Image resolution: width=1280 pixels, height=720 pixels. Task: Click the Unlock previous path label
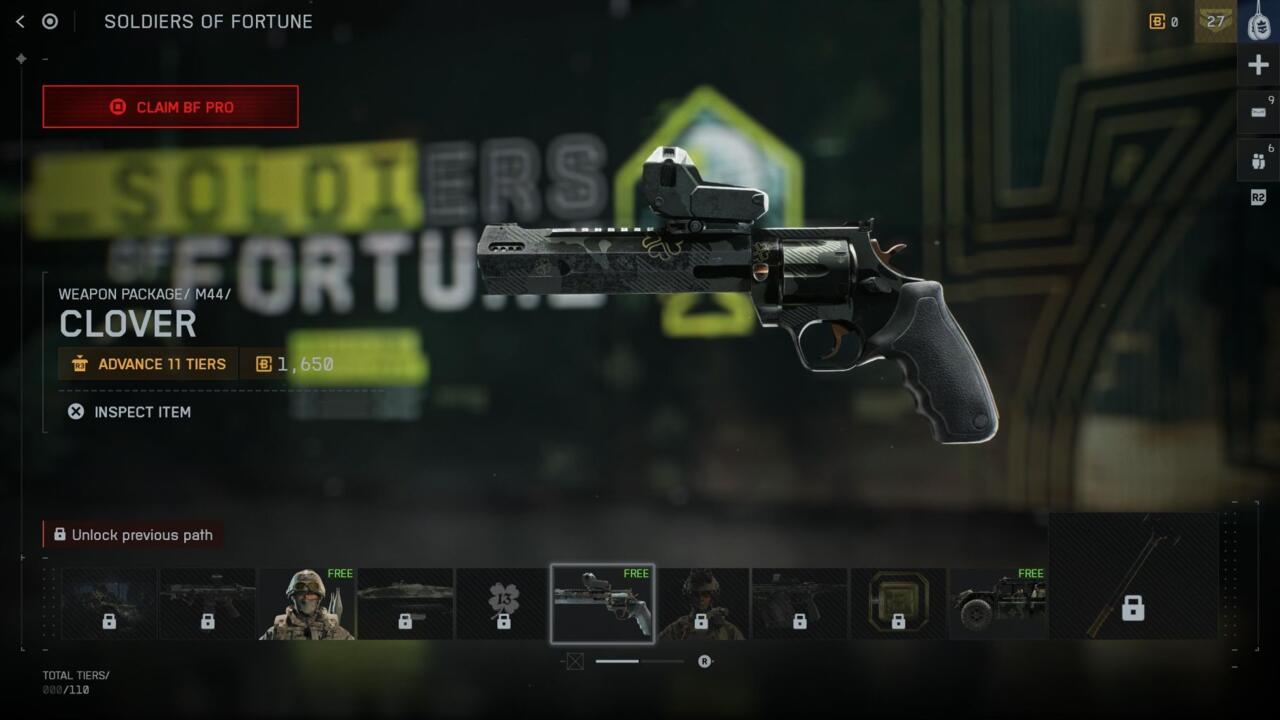click(133, 535)
